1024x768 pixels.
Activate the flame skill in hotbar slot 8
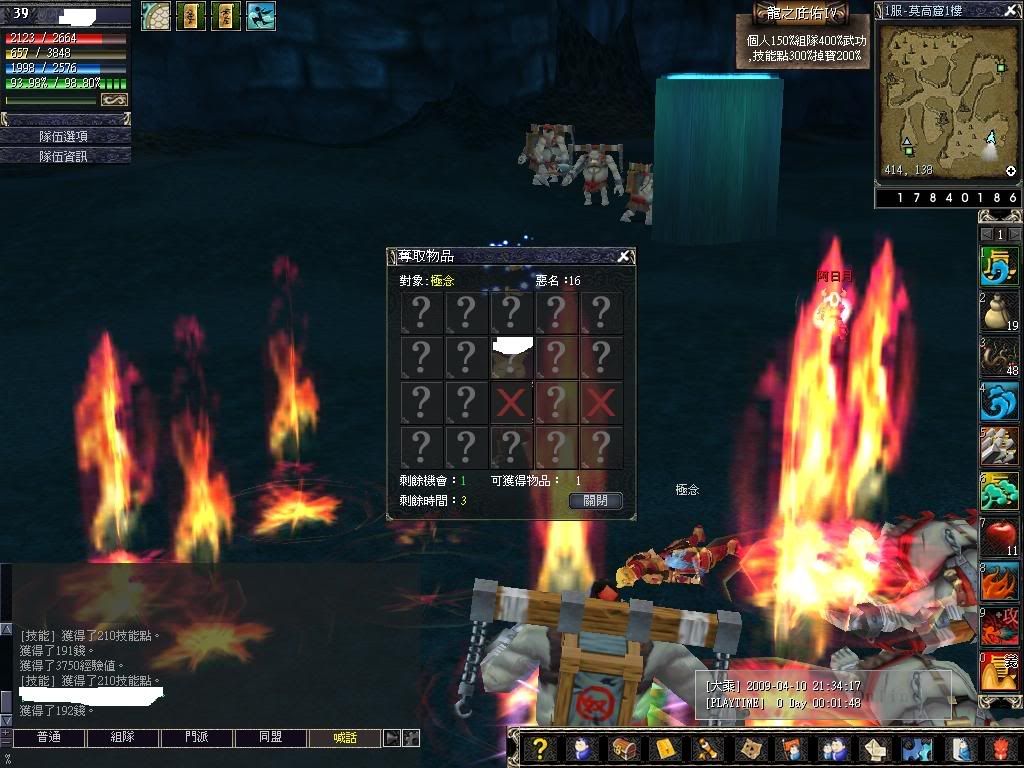point(999,583)
